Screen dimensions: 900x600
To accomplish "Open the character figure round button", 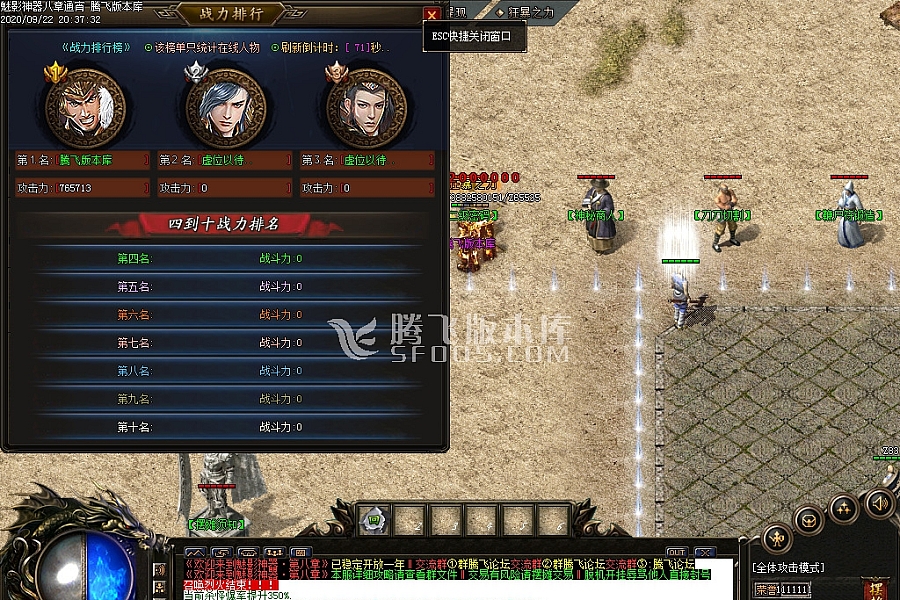I will pyautogui.click(x=777, y=539).
